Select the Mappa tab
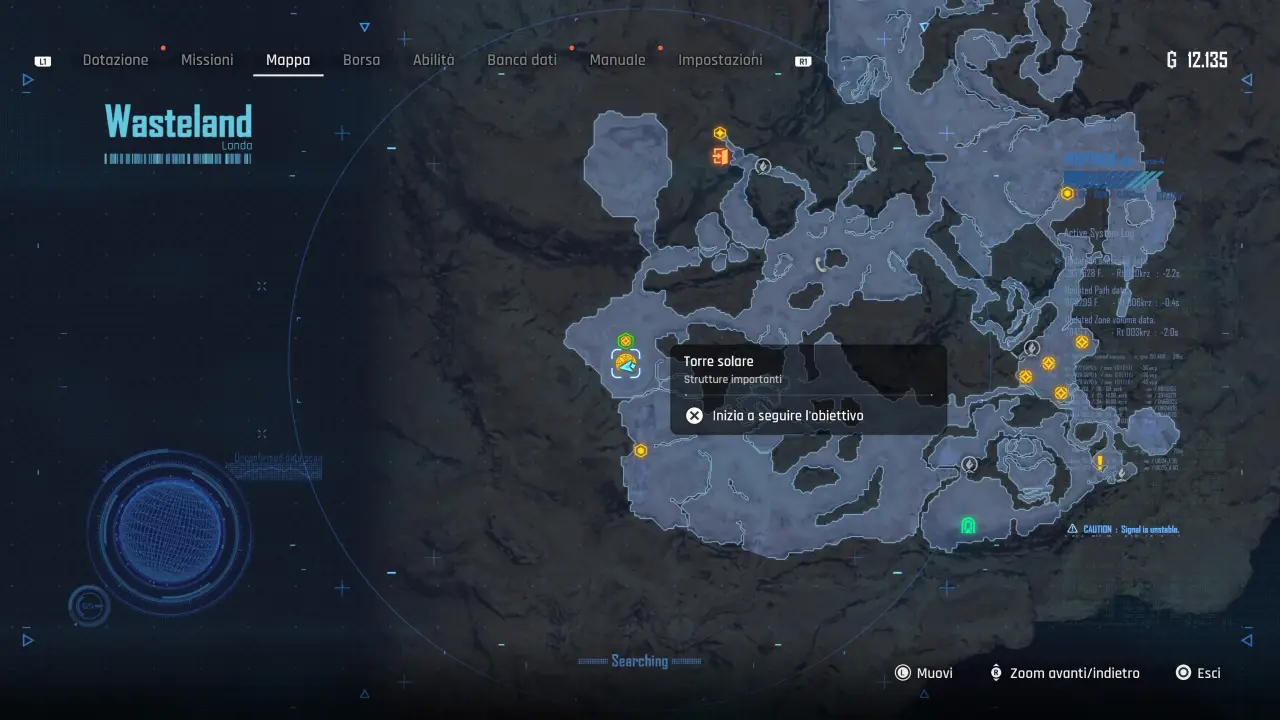Viewport: 1280px width, 720px height. pos(288,60)
